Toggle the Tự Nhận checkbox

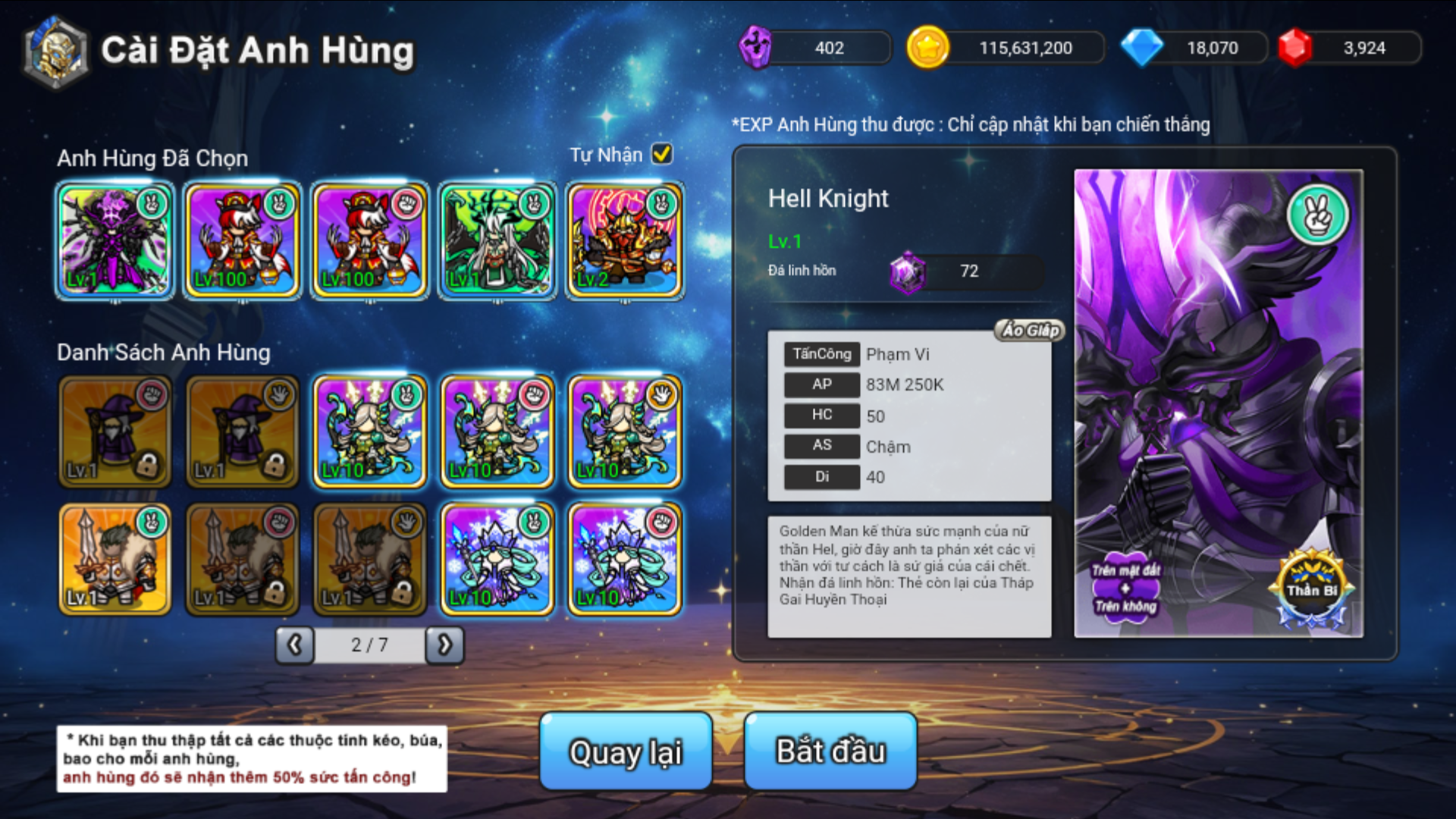coord(662,154)
